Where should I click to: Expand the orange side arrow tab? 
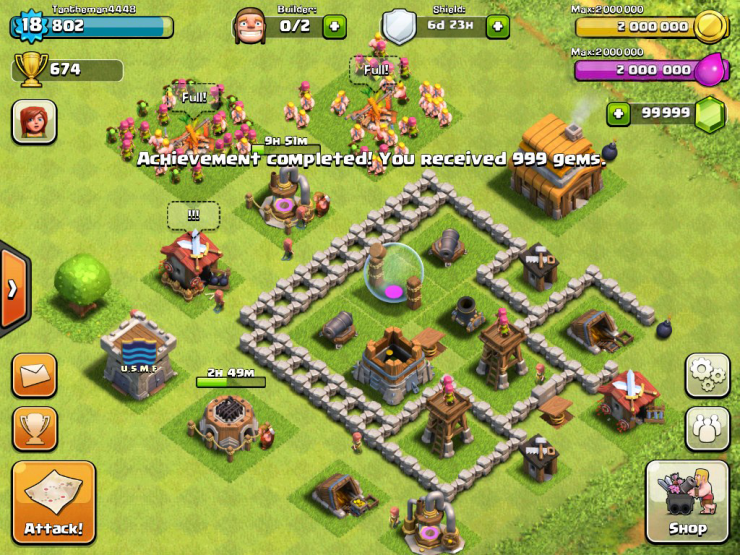pyautogui.click(x=13, y=289)
